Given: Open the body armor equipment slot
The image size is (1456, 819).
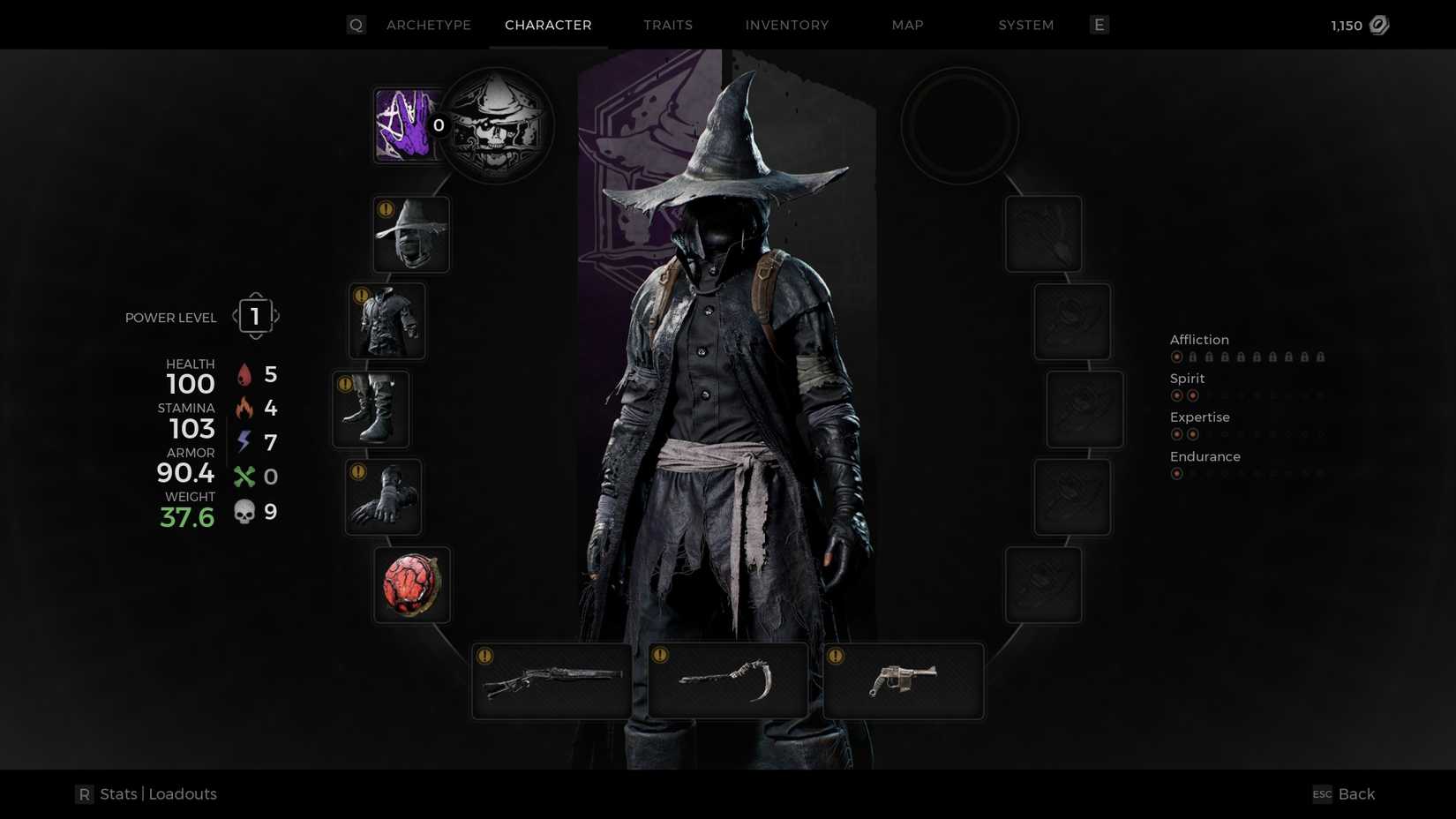Looking at the screenshot, I should point(387,320).
